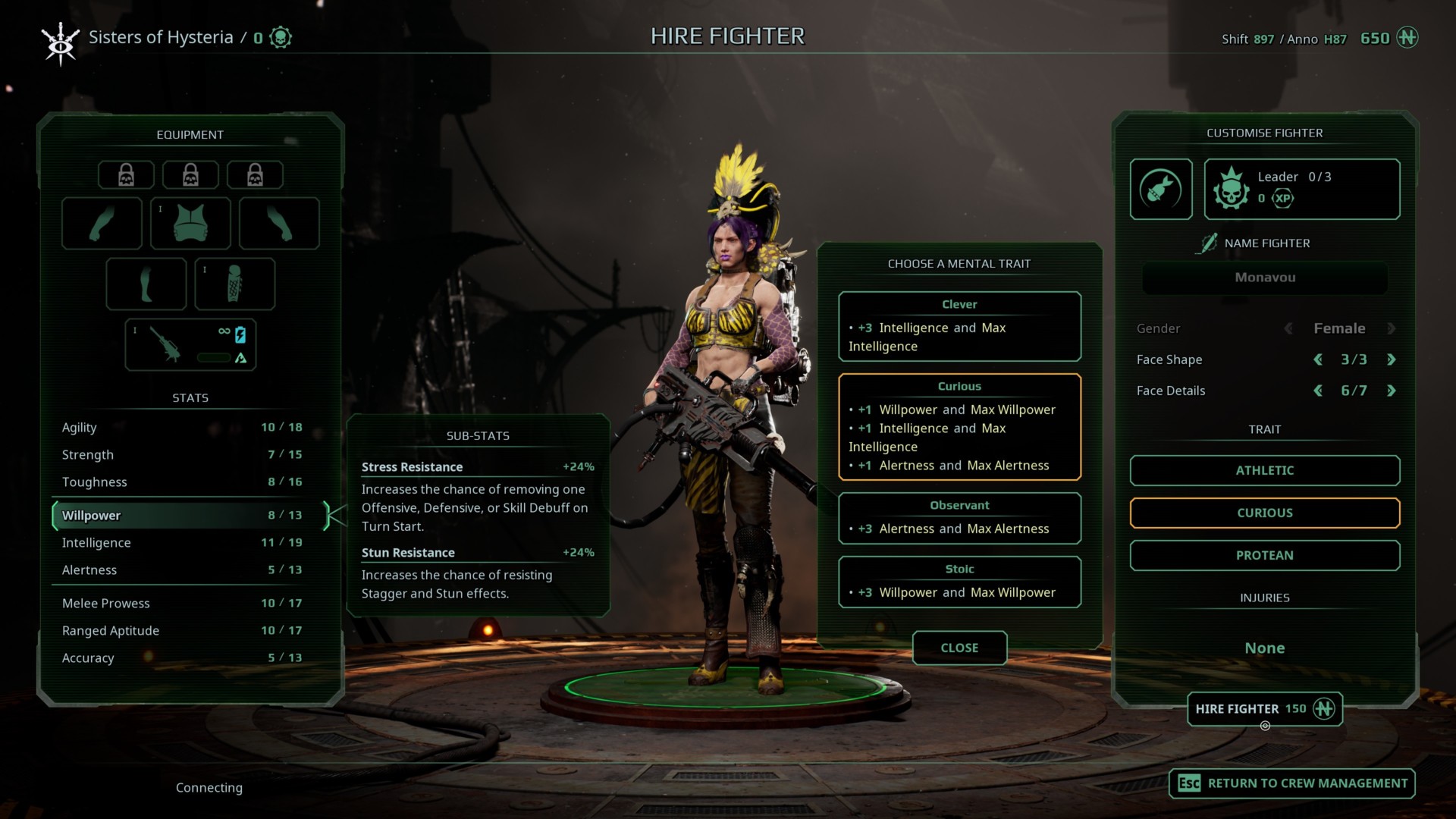1456x819 pixels.
Task: Select the chest armor equipment slot
Action: click(190, 223)
